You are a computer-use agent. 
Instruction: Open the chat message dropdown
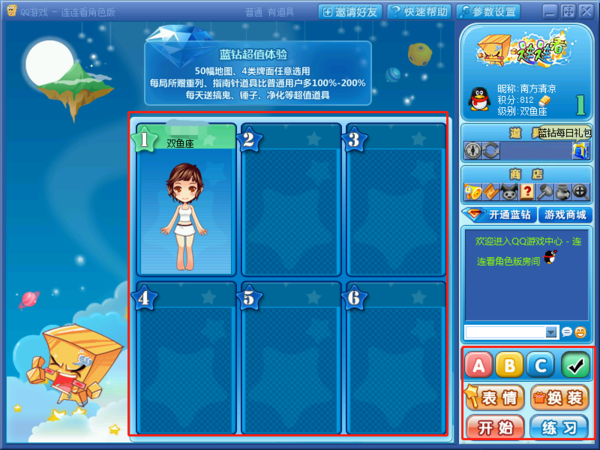551,332
